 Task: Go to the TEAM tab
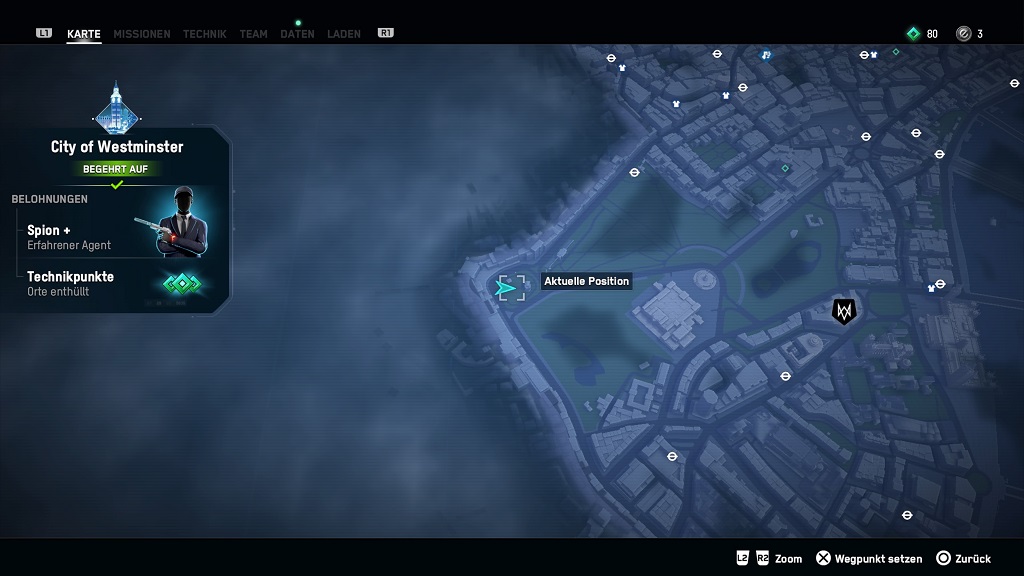tap(253, 34)
